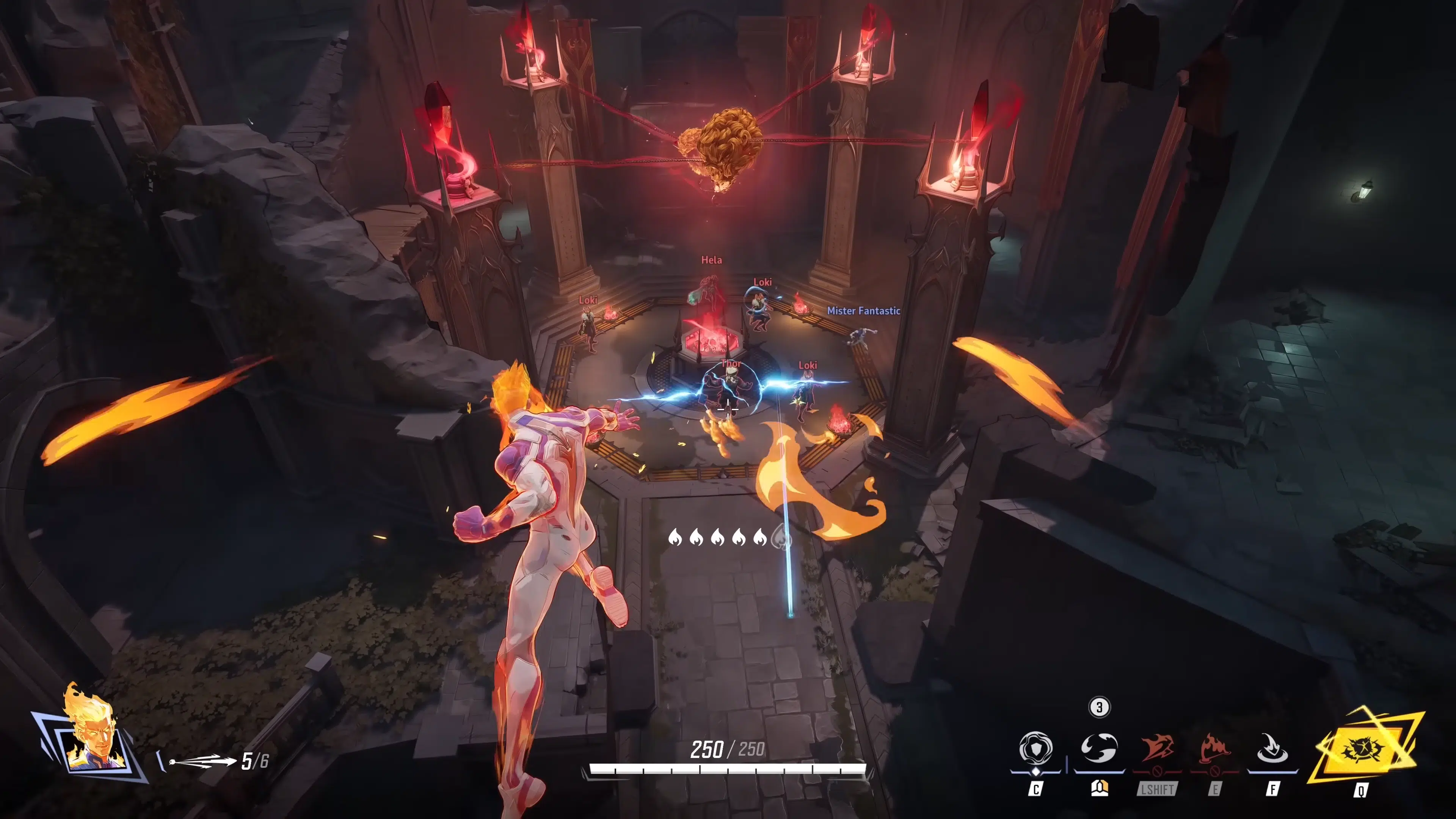Activate the shield emblem team-up ability
Viewport: 1456px width, 819px height.
(1036, 748)
